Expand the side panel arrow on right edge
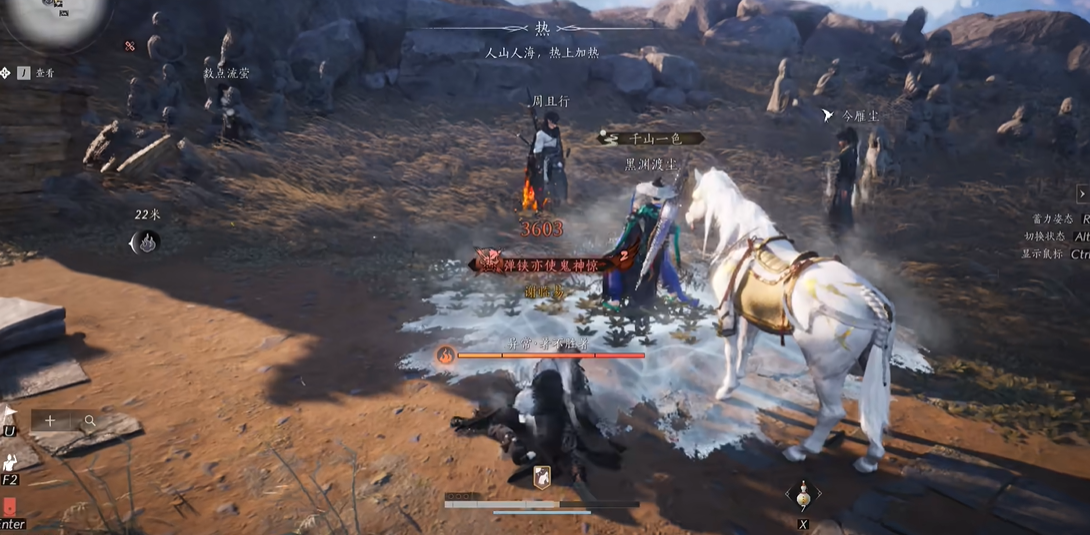Viewport: 1090px width, 535px height. pos(1082,194)
